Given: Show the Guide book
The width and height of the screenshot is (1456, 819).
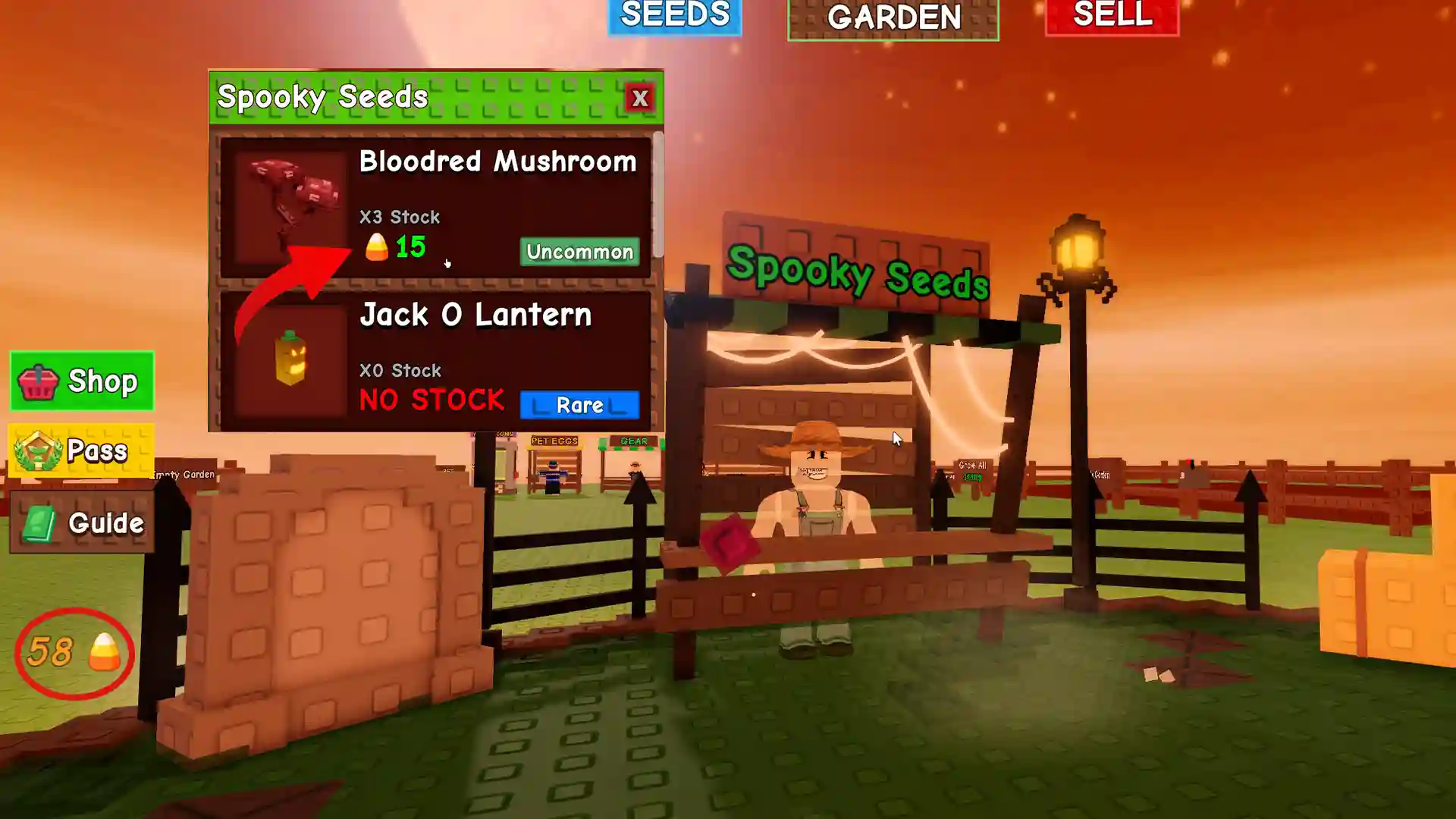Looking at the screenshot, I should pos(82,522).
